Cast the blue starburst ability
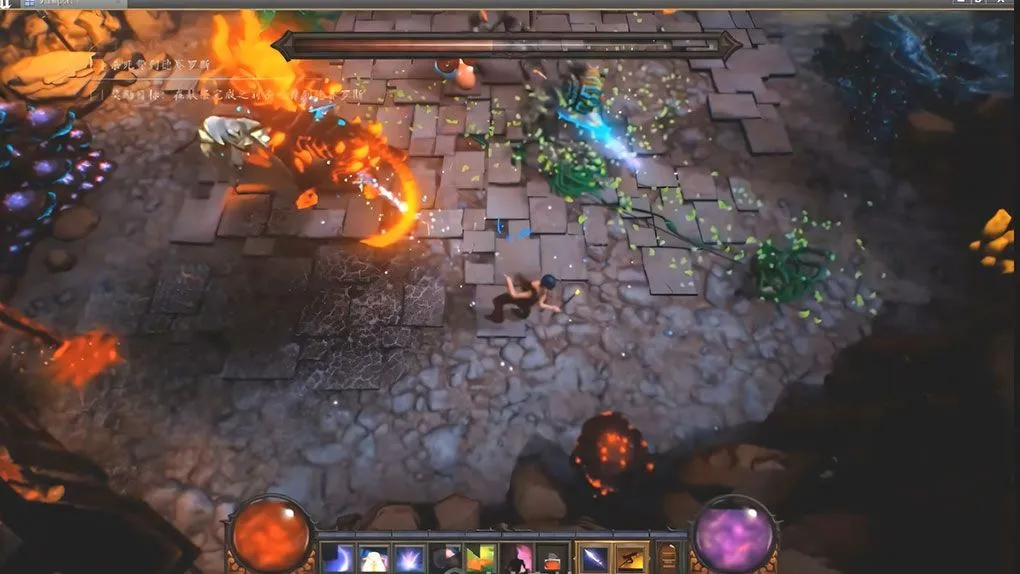This screenshot has height=574, width=1020. click(x=409, y=559)
